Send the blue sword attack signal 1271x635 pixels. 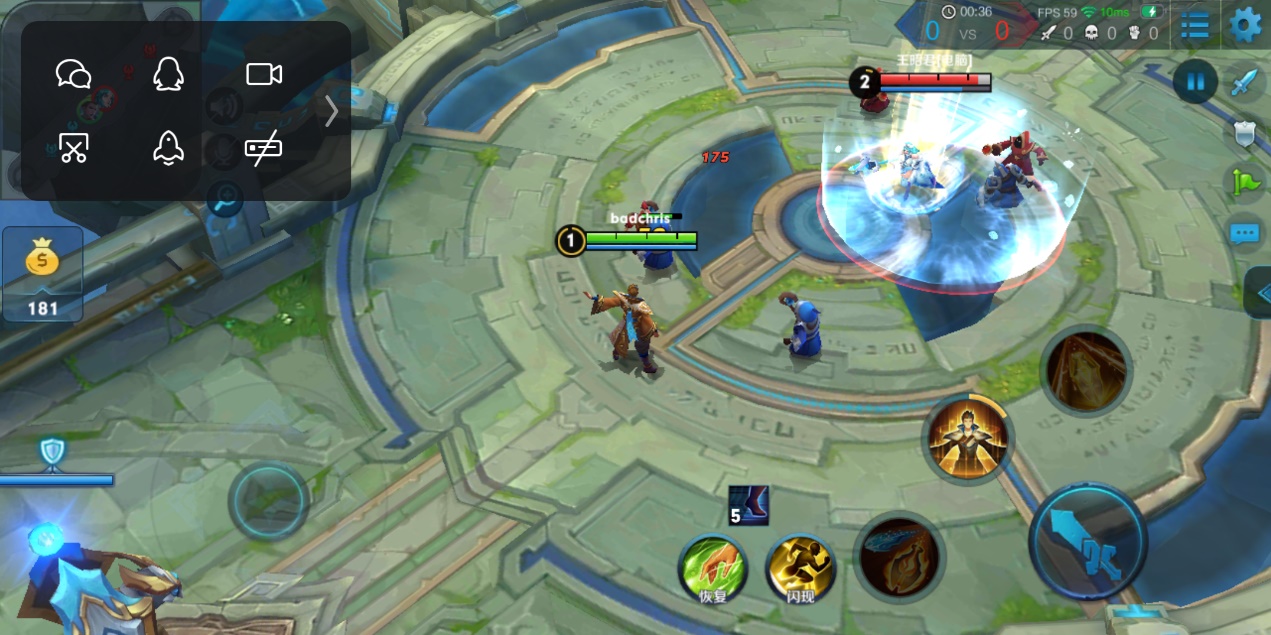[1244, 82]
